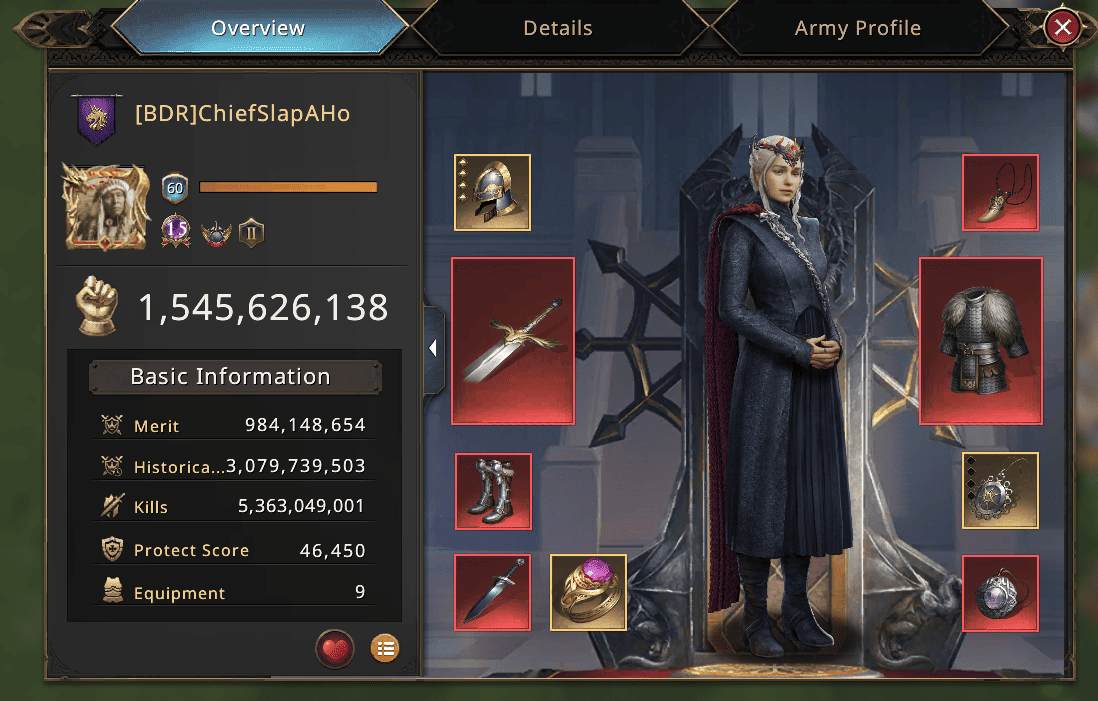Select the dagger equipment slot
The height and width of the screenshot is (701, 1098).
[492, 593]
